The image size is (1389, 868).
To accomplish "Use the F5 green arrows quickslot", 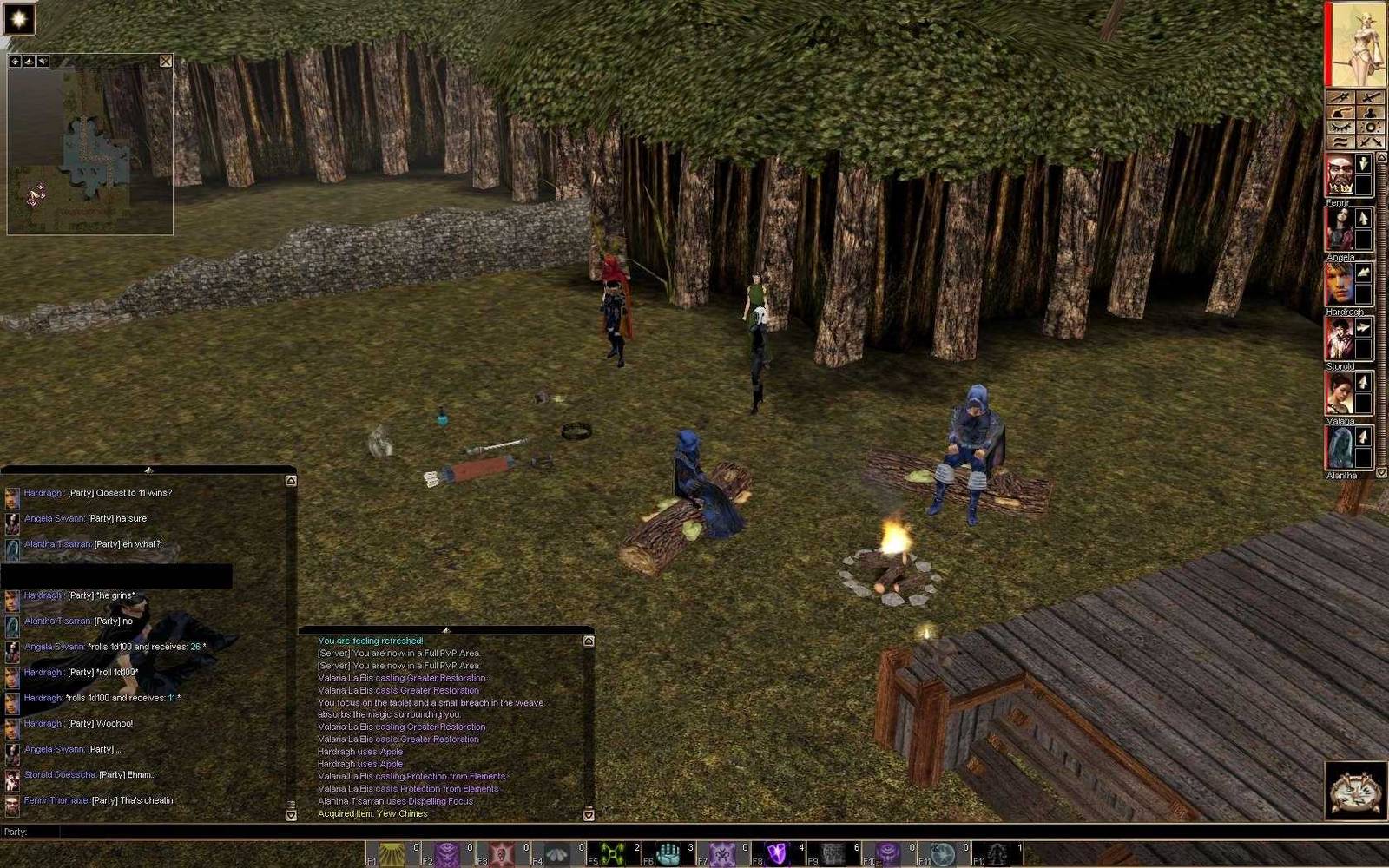I will pyautogui.click(x=614, y=854).
